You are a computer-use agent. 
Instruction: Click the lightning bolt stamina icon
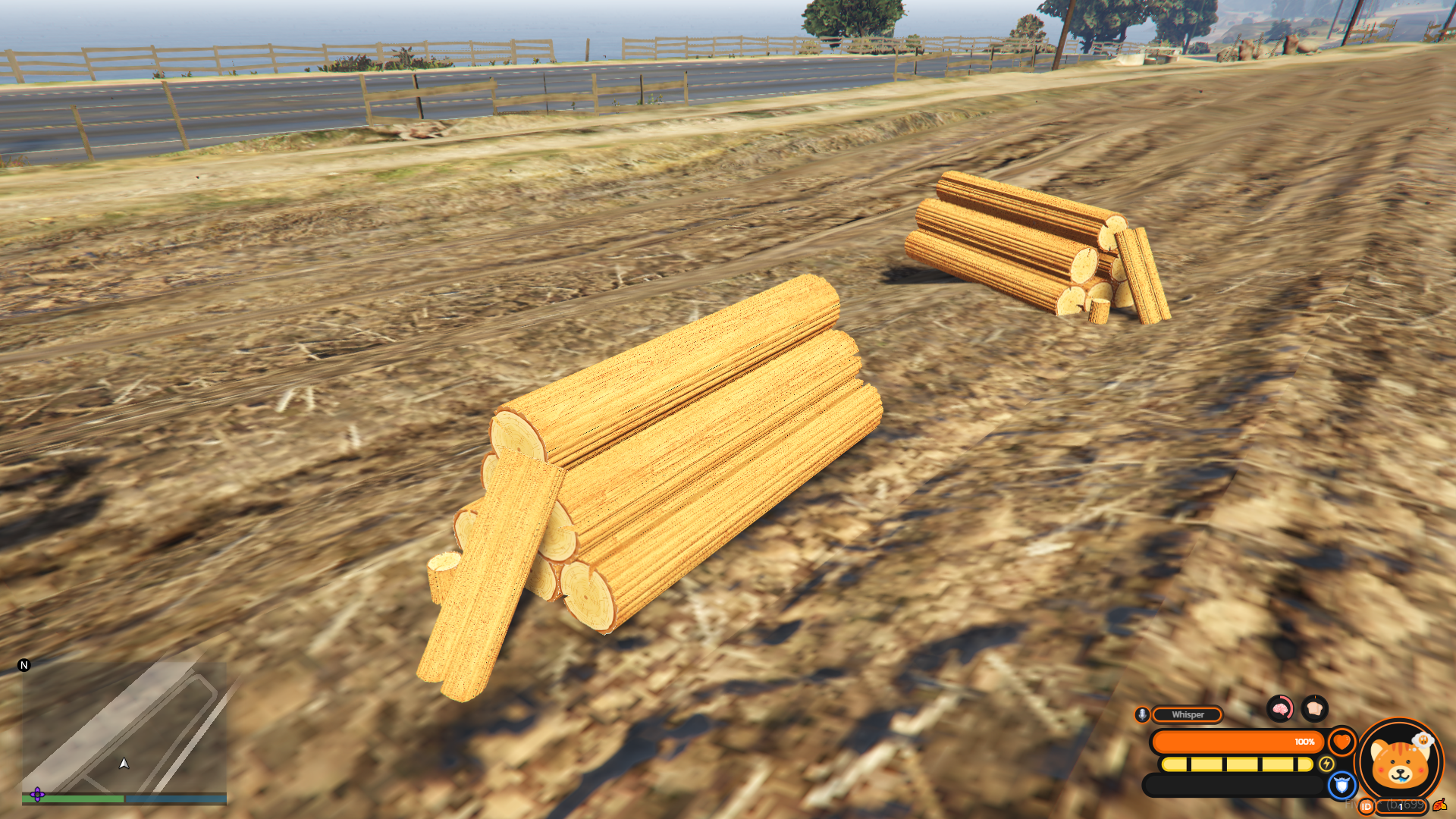(x=1326, y=764)
